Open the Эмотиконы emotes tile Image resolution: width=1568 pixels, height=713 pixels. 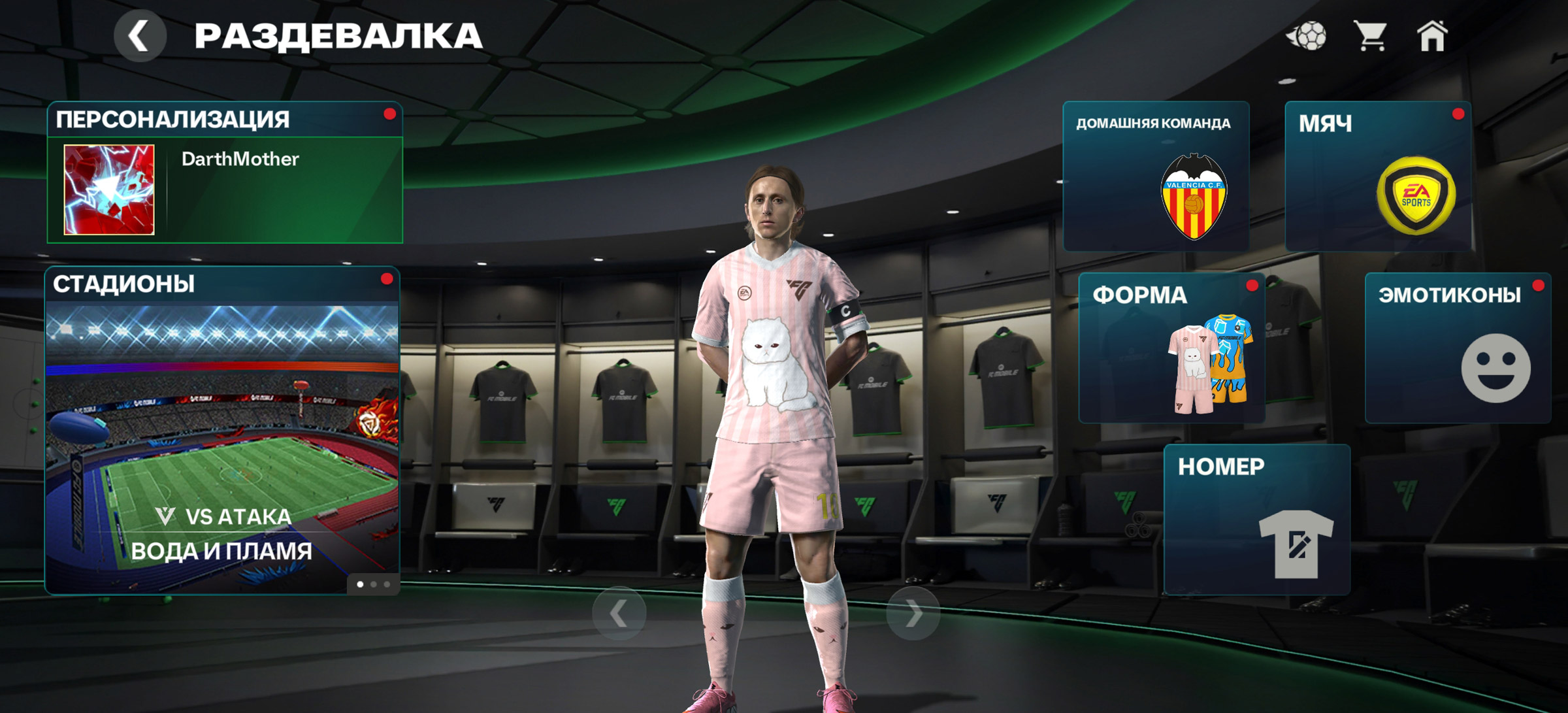coord(1458,348)
